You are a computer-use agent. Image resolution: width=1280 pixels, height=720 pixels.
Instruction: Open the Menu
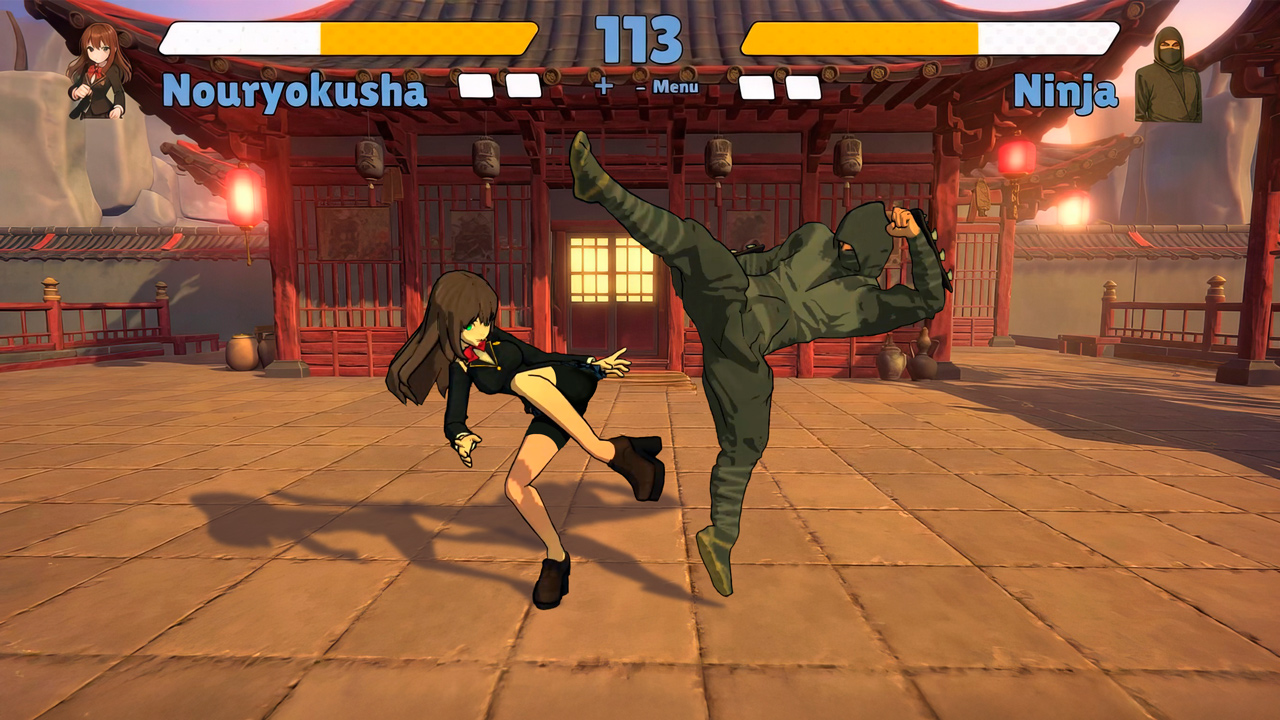click(679, 89)
